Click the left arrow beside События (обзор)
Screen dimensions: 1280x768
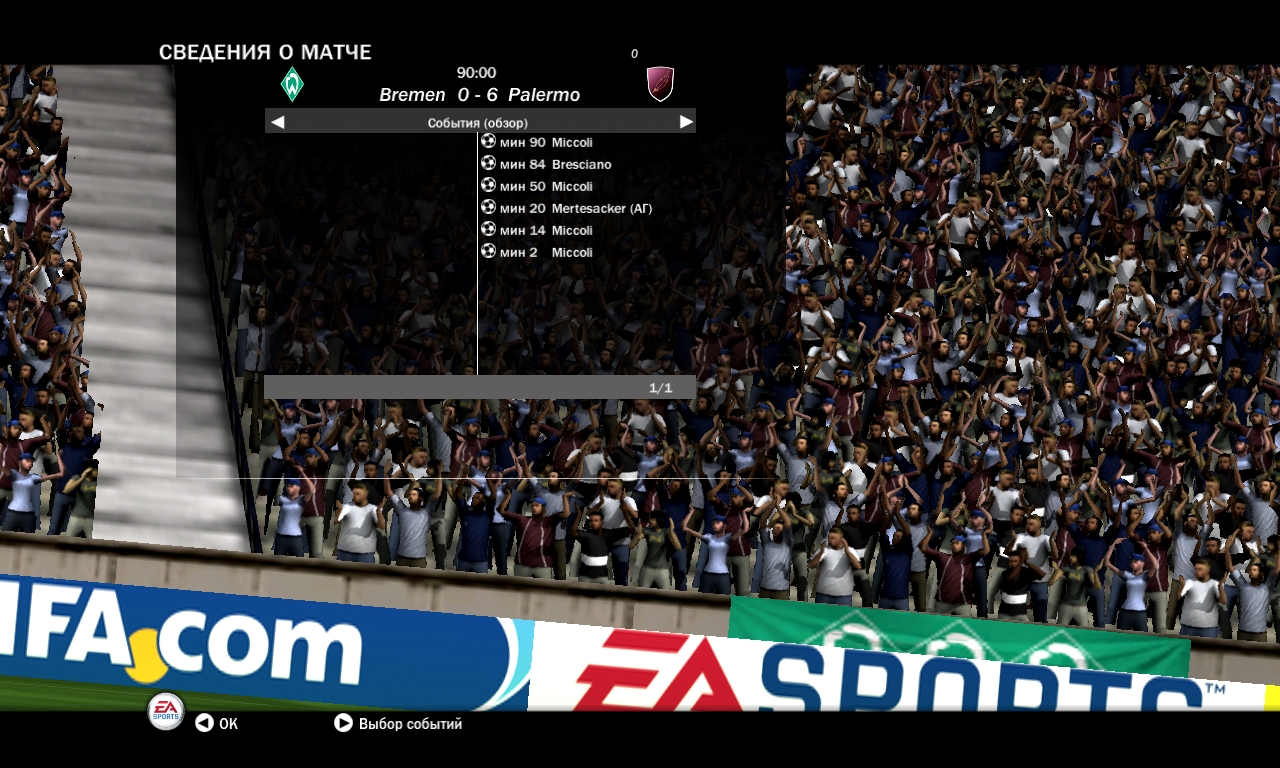click(278, 122)
